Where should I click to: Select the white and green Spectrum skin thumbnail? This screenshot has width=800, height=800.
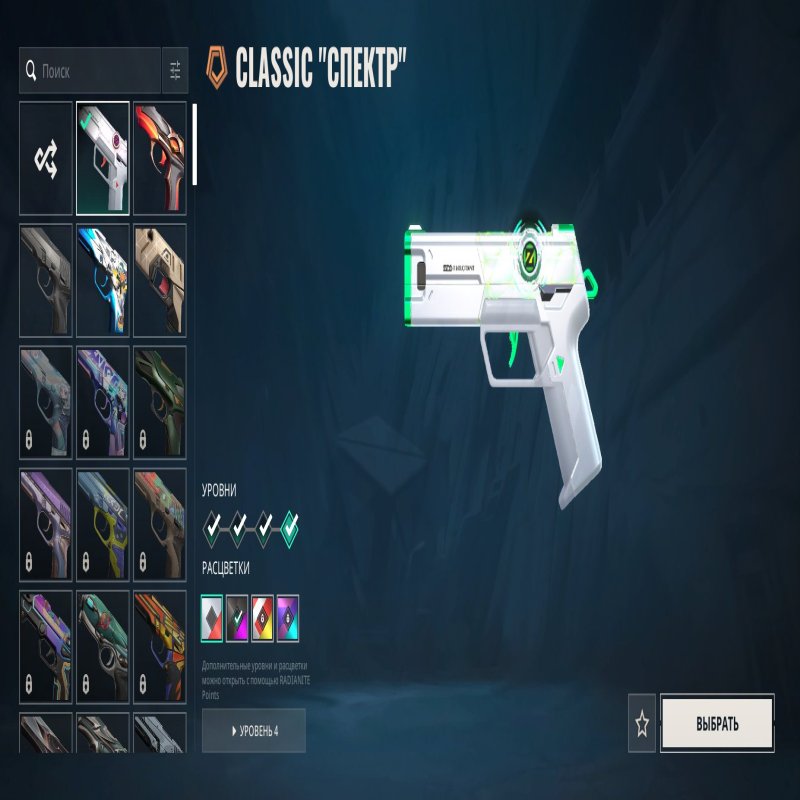(103, 158)
